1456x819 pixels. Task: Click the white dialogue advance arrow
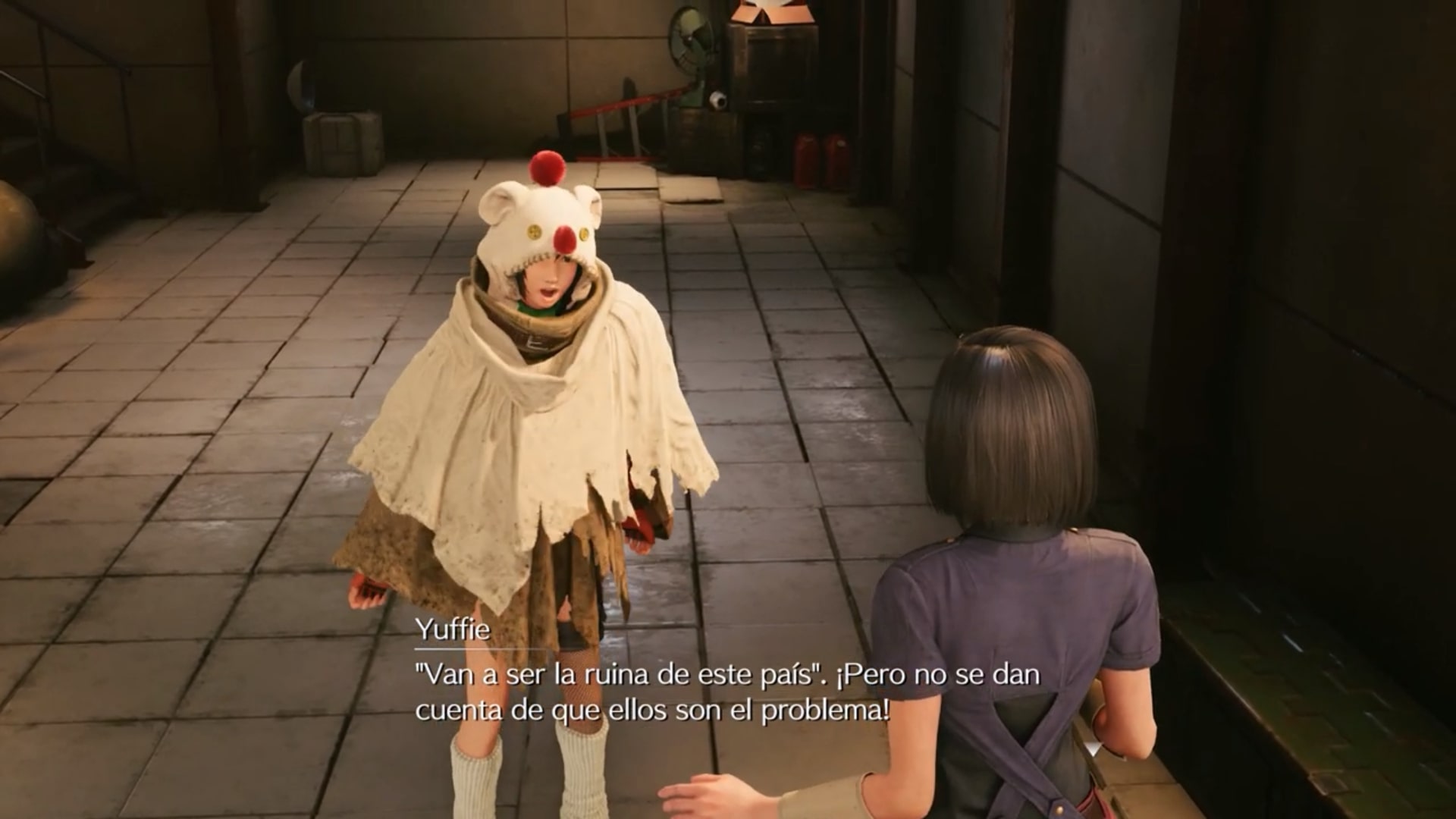click(x=1093, y=748)
